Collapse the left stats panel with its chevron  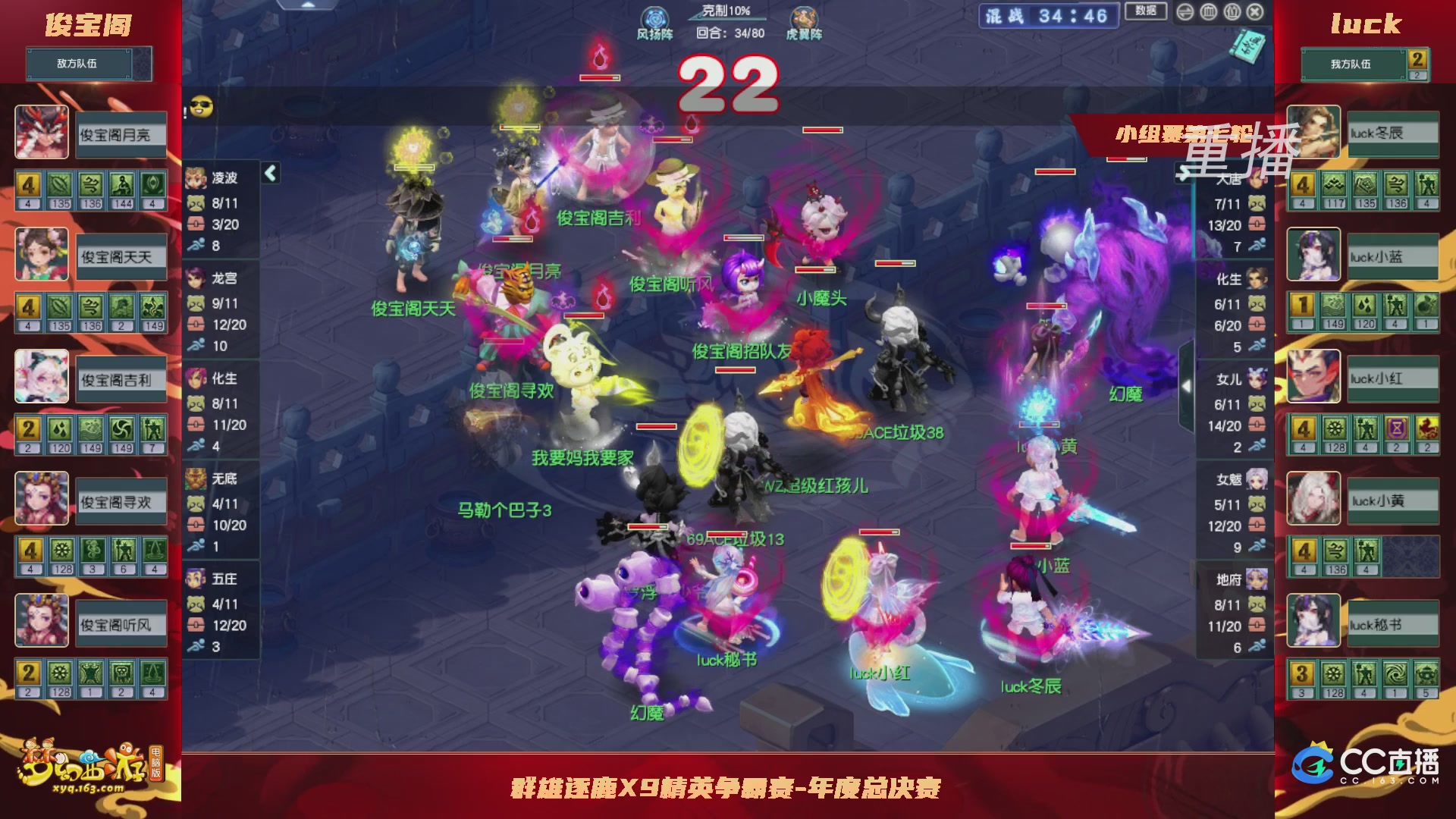pos(269,174)
